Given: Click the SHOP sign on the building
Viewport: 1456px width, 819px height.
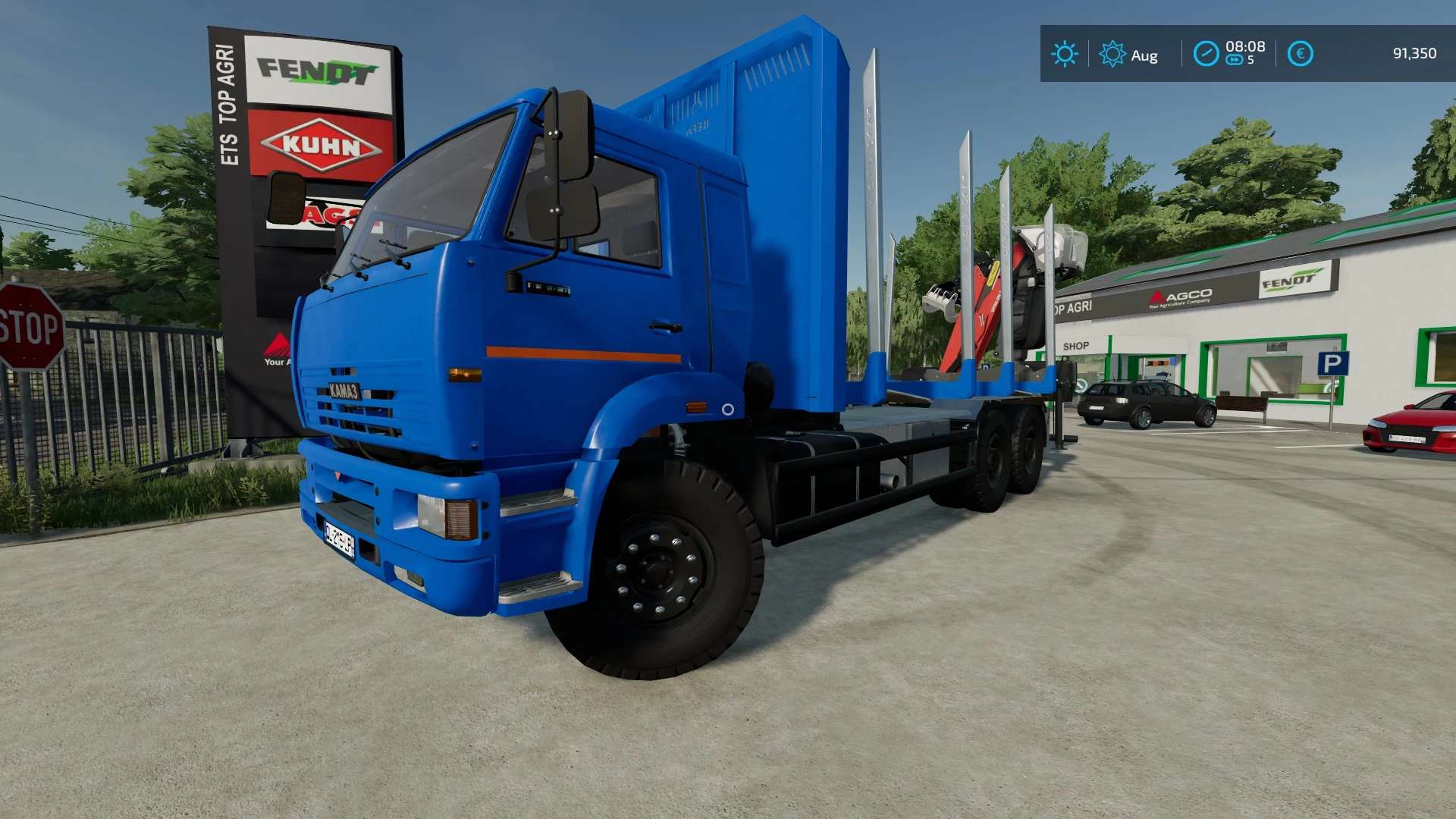Looking at the screenshot, I should coord(1075,346).
